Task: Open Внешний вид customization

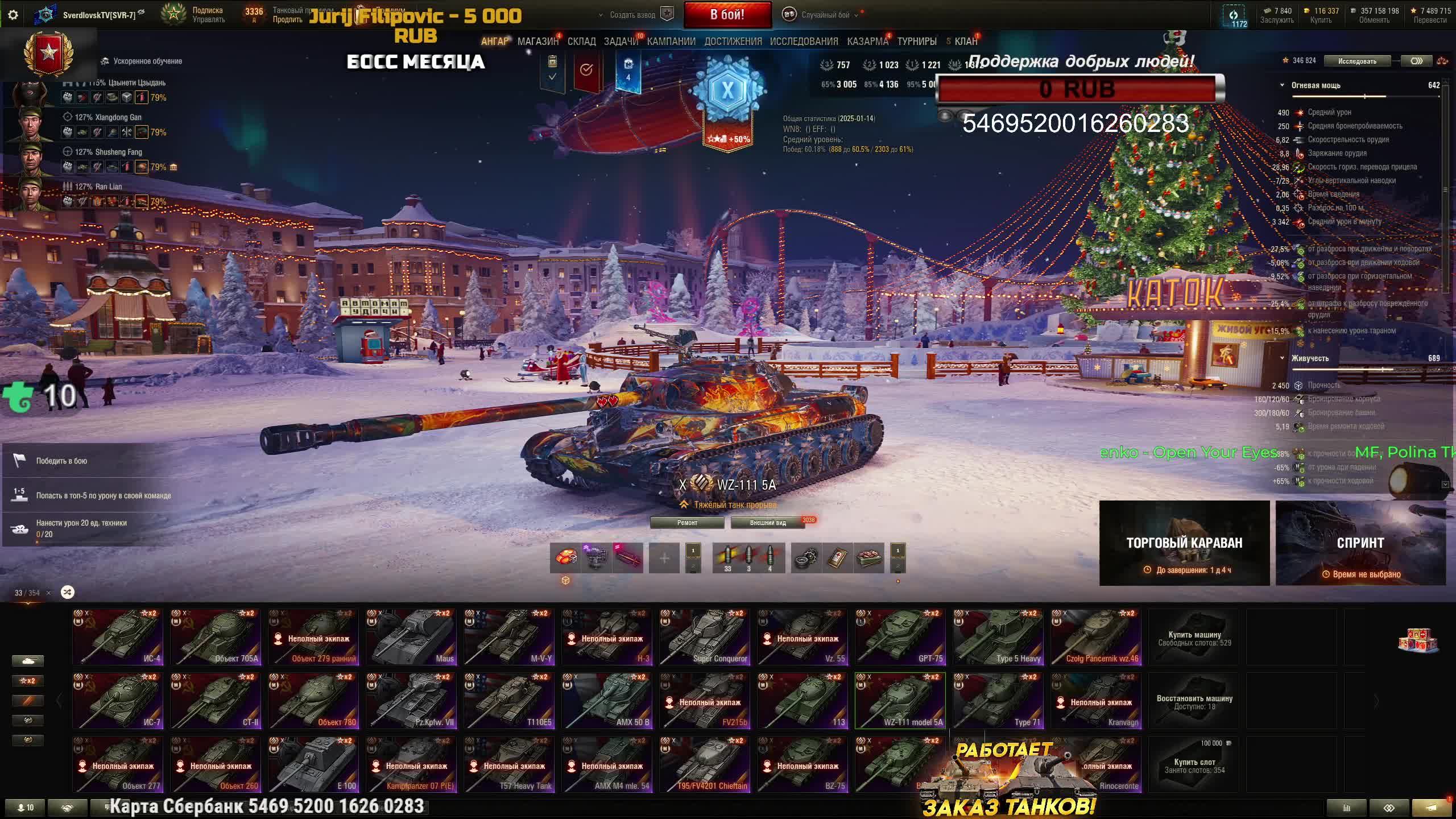Action: coord(767,523)
